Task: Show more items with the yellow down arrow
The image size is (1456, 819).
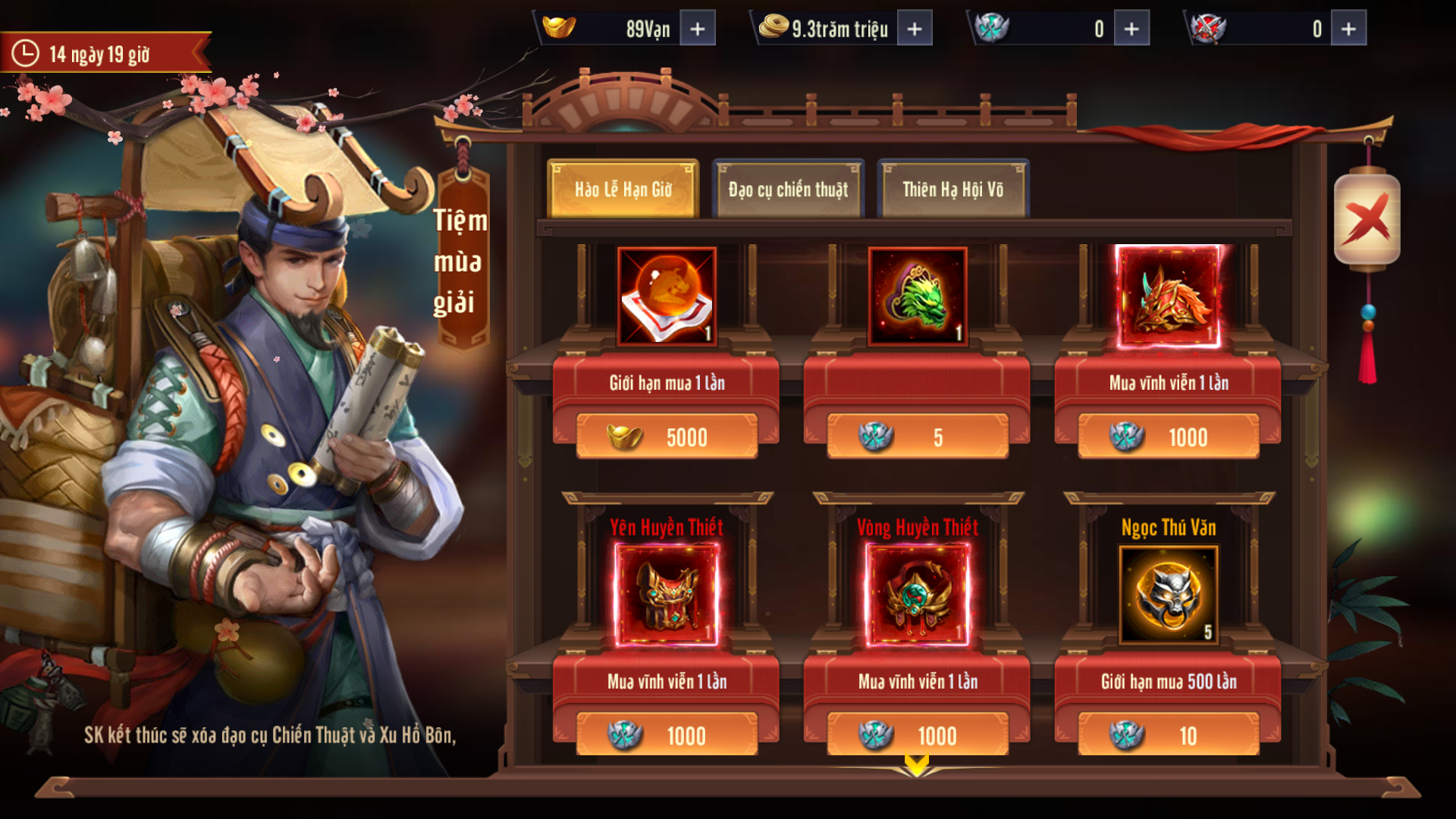Action: tap(916, 764)
